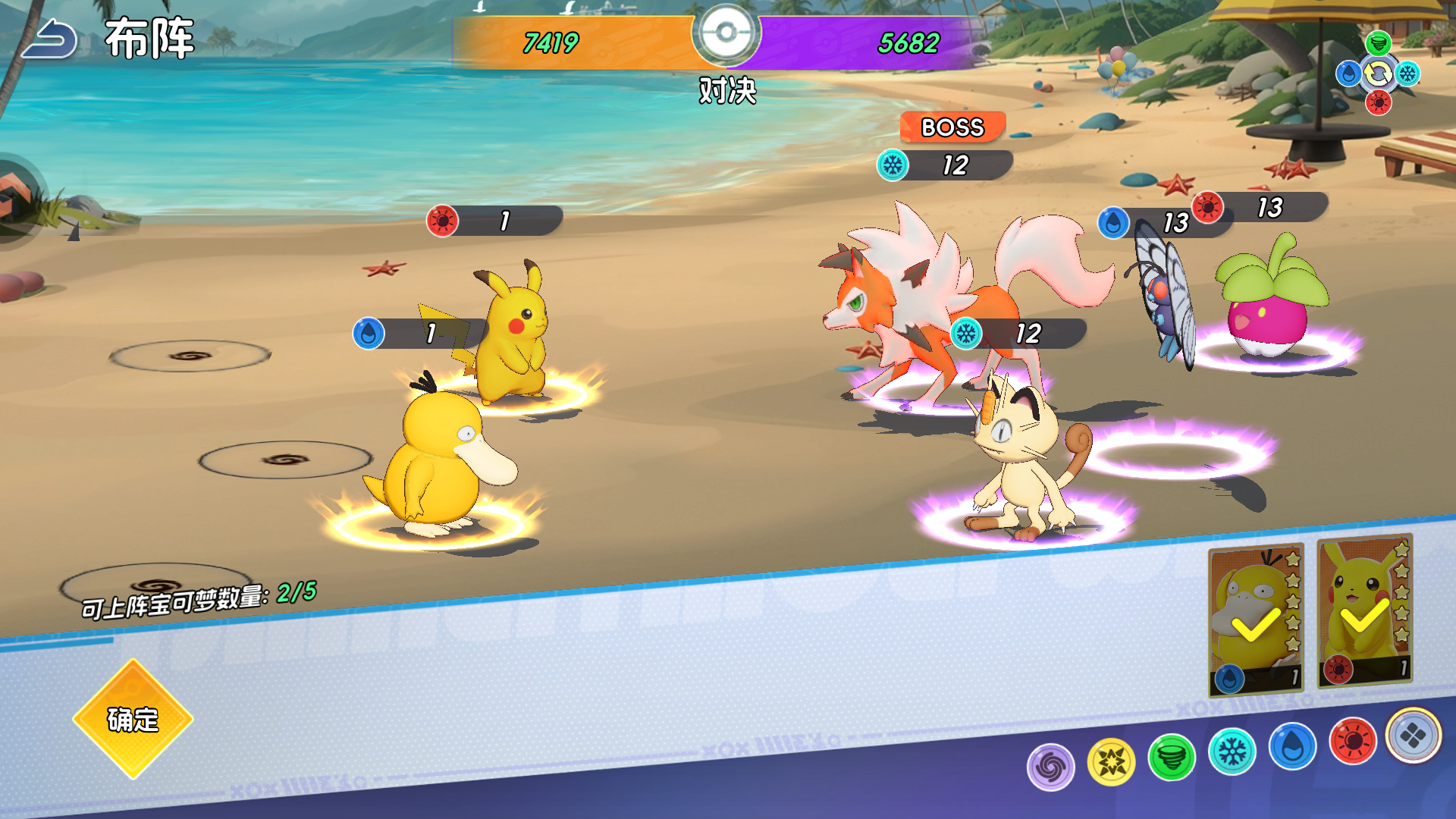Open the type advantage cycle chart
This screenshot has width=1456, height=819.
click(1378, 74)
